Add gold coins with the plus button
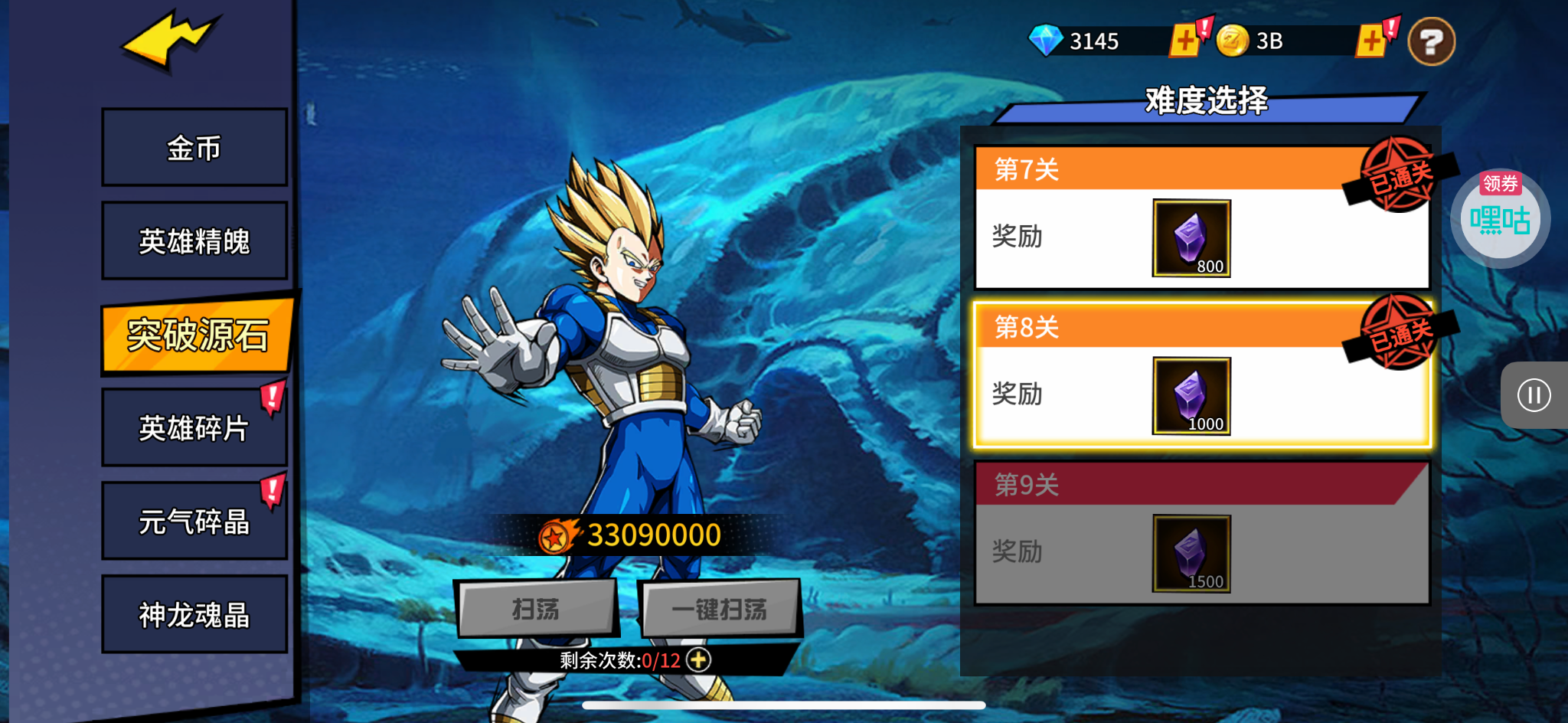The height and width of the screenshot is (723, 1568). [x=1372, y=41]
